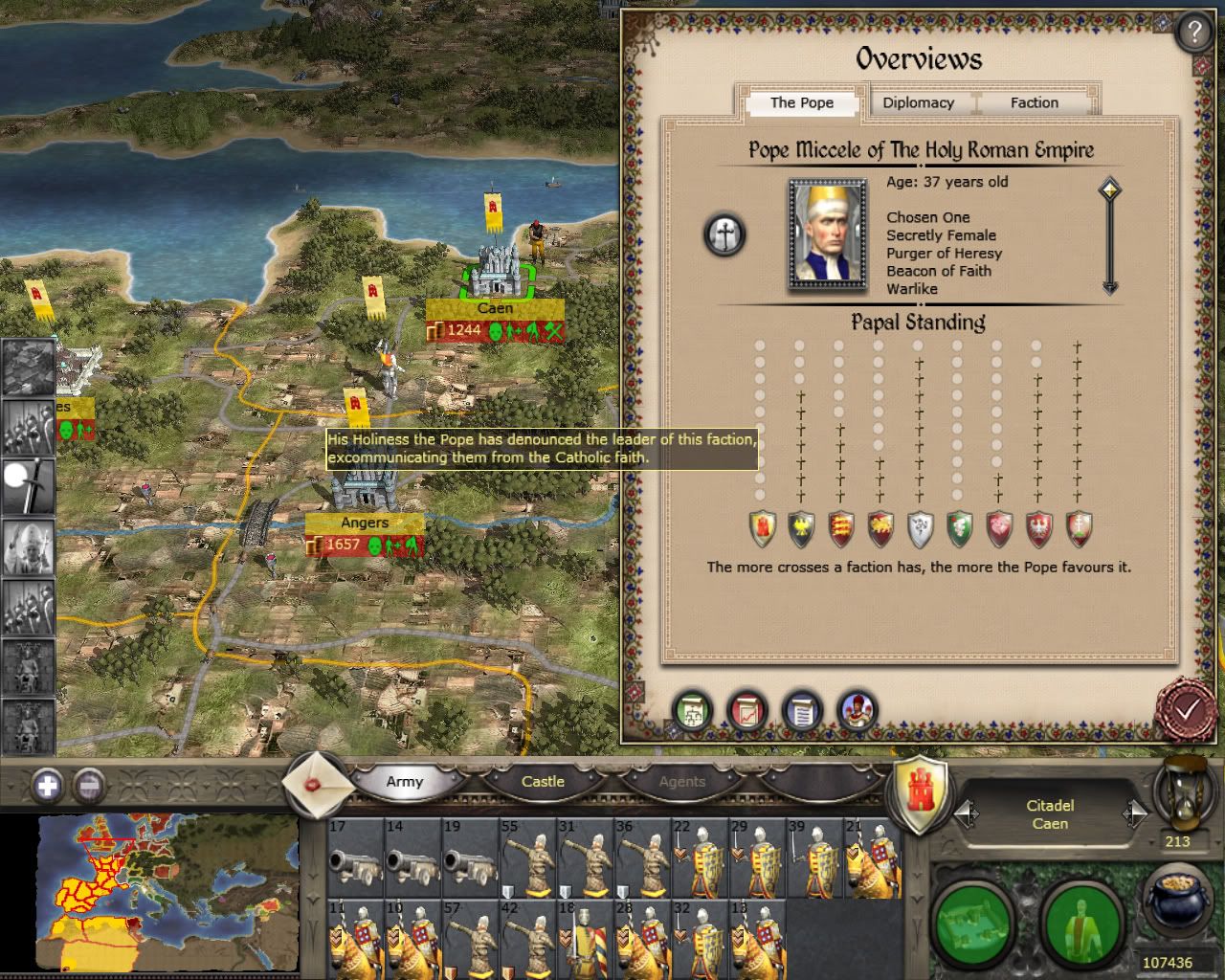
Task: Click the campaign minimap of Europe
Action: [163, 890]
